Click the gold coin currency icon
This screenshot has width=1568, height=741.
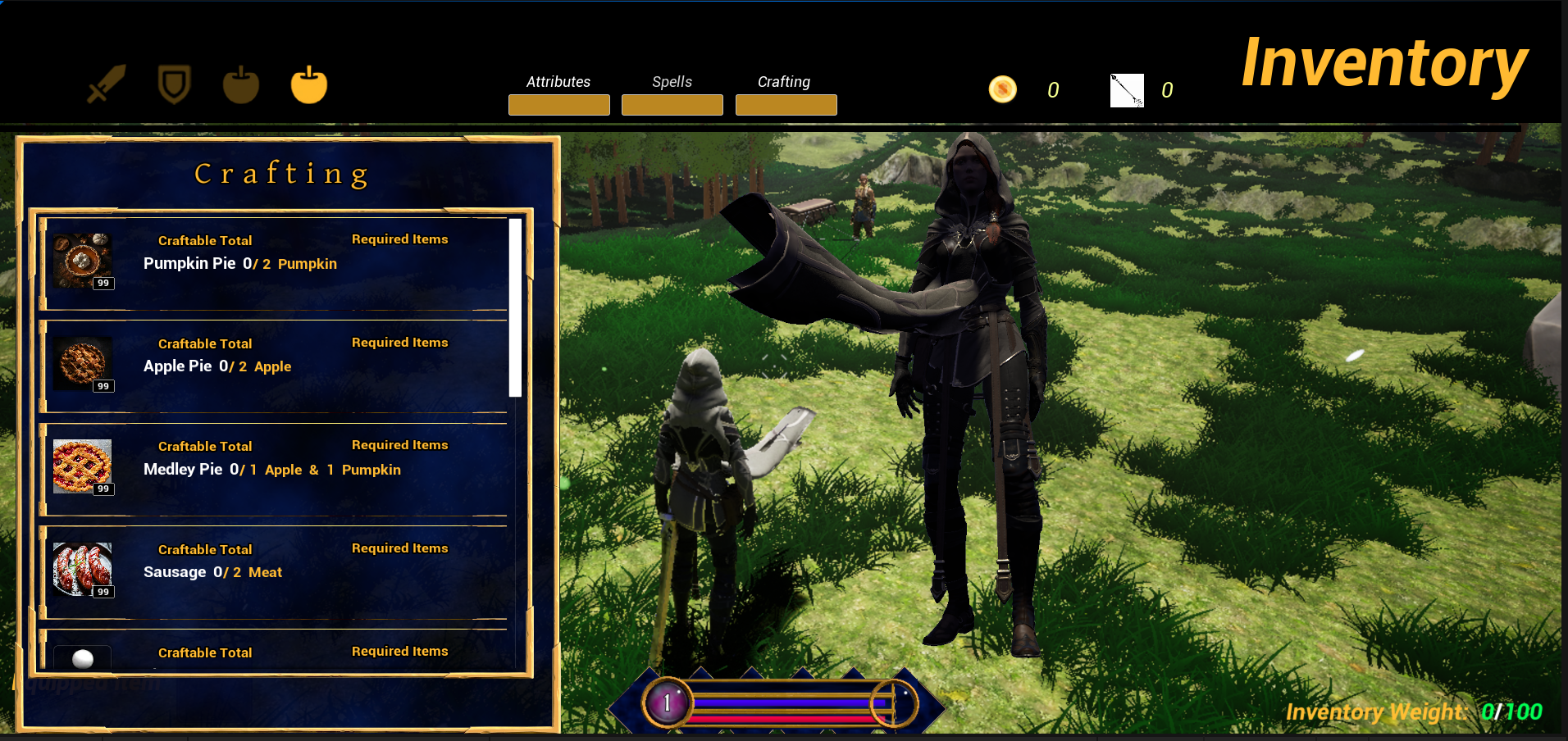click(x=1002, y=89)
